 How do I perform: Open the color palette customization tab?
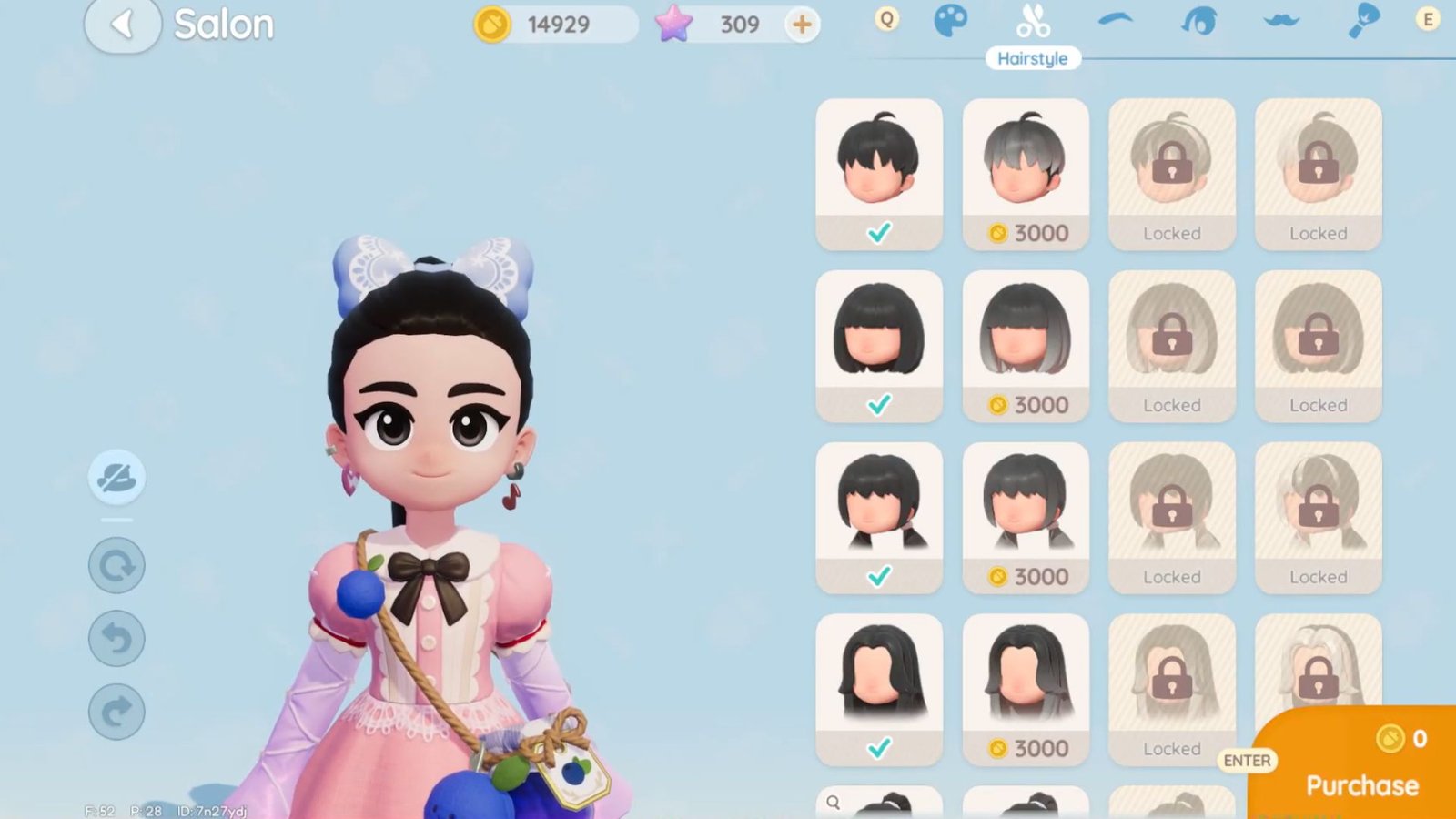point(952,18)
